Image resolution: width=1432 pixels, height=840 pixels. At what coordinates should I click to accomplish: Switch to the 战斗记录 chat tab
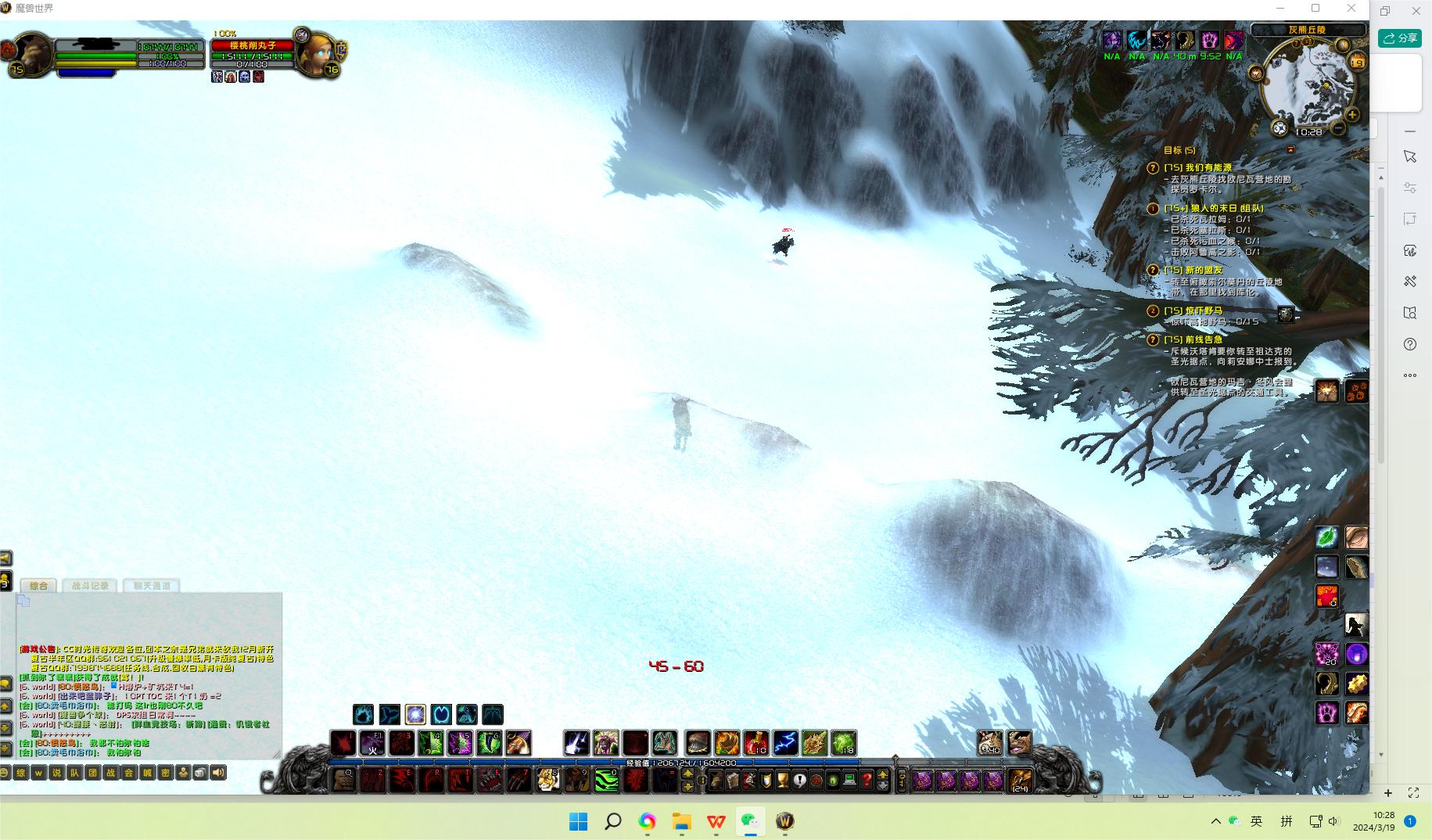click(91, 585)
